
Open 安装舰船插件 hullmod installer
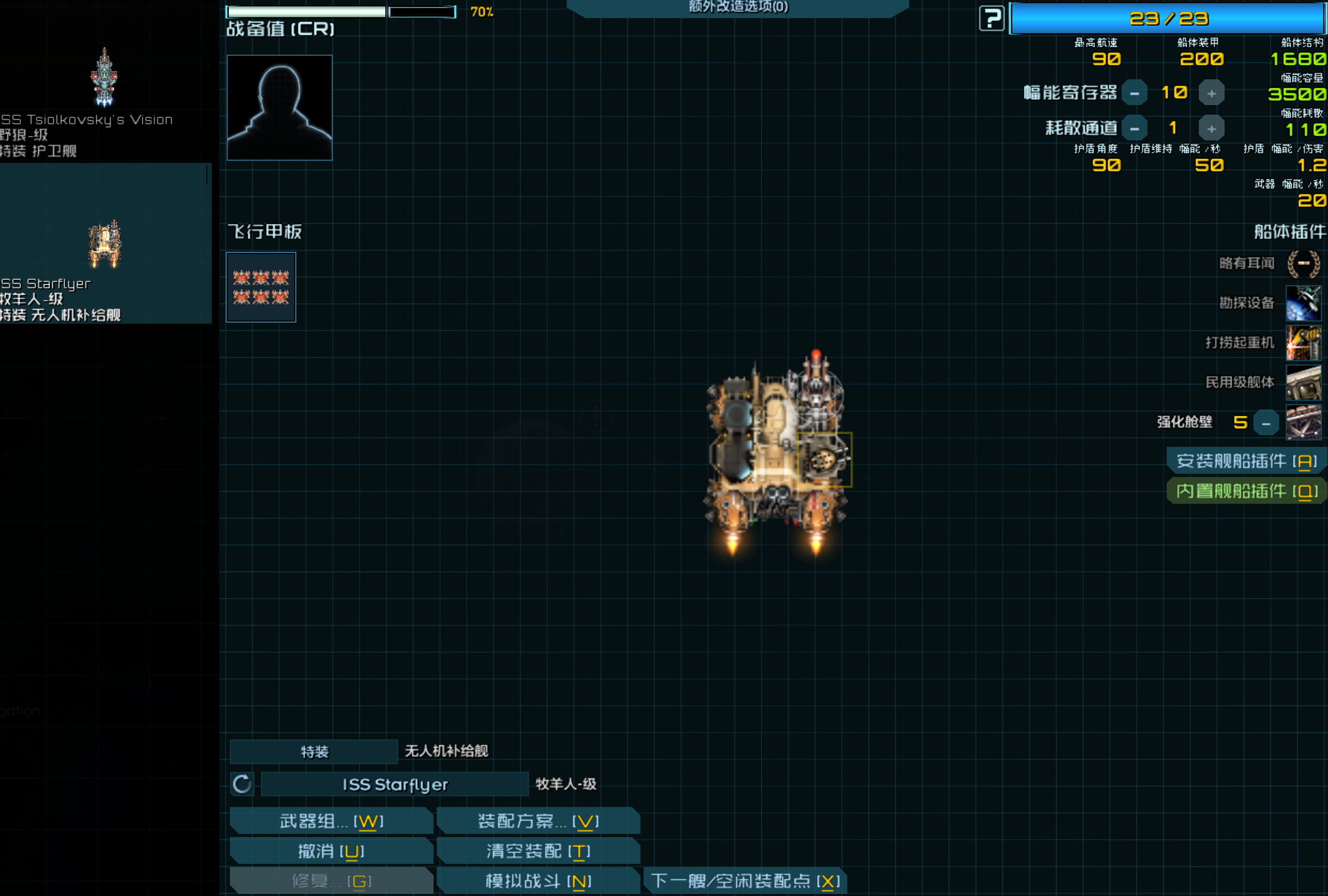(1247, 461)
